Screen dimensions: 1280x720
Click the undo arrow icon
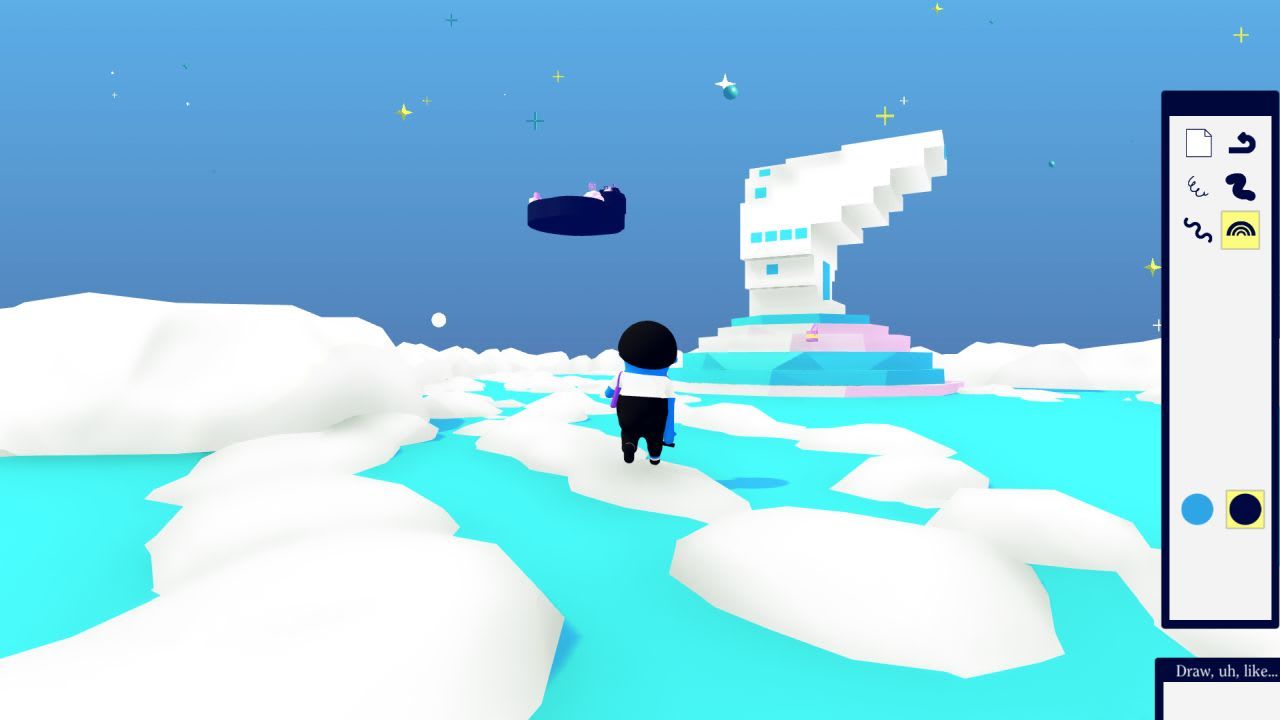click(1245, 142)
